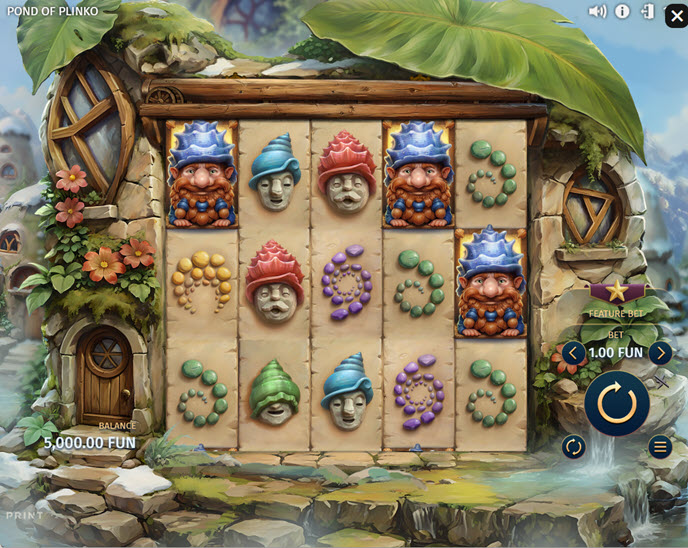Exit the game via the door icon
The width and height of the screenshot is (688, 548).
(x=648, y=12)
